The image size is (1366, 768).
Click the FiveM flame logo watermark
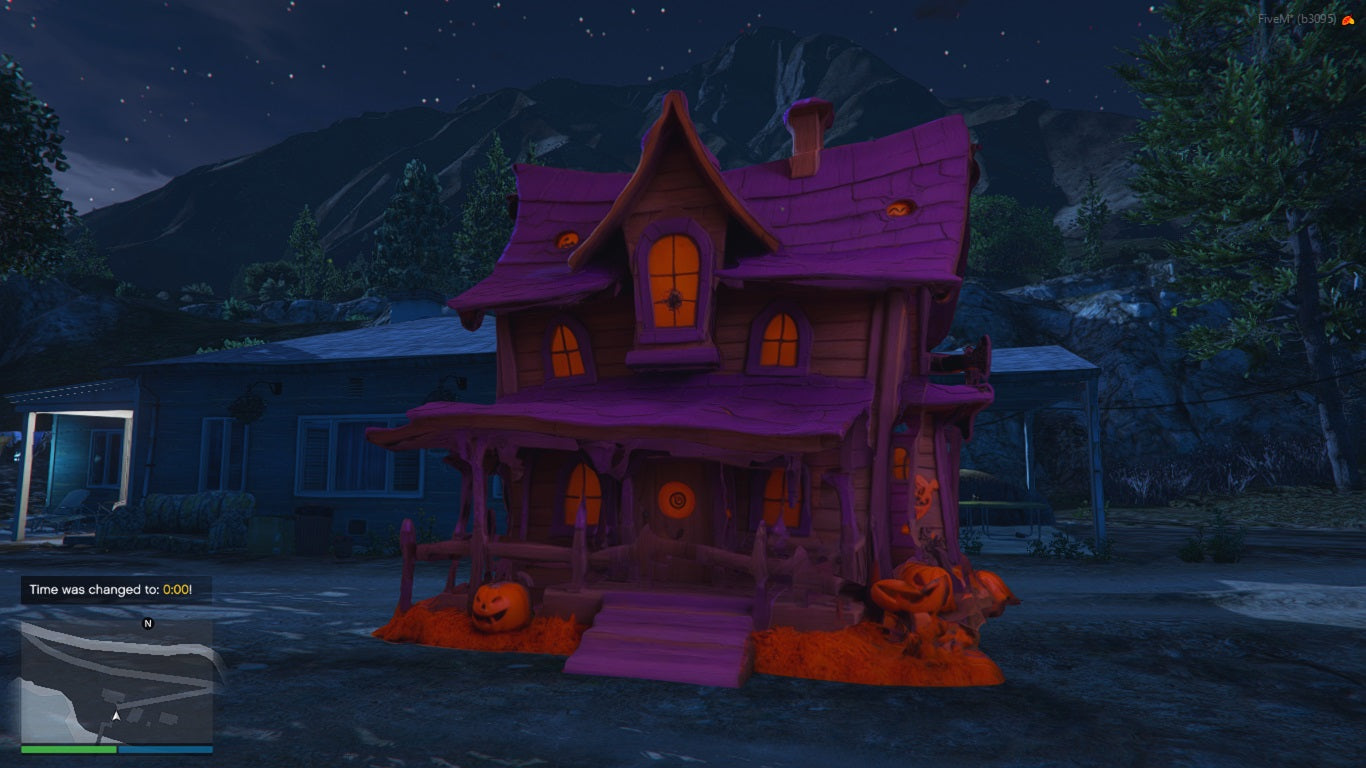pos(1348,20)
